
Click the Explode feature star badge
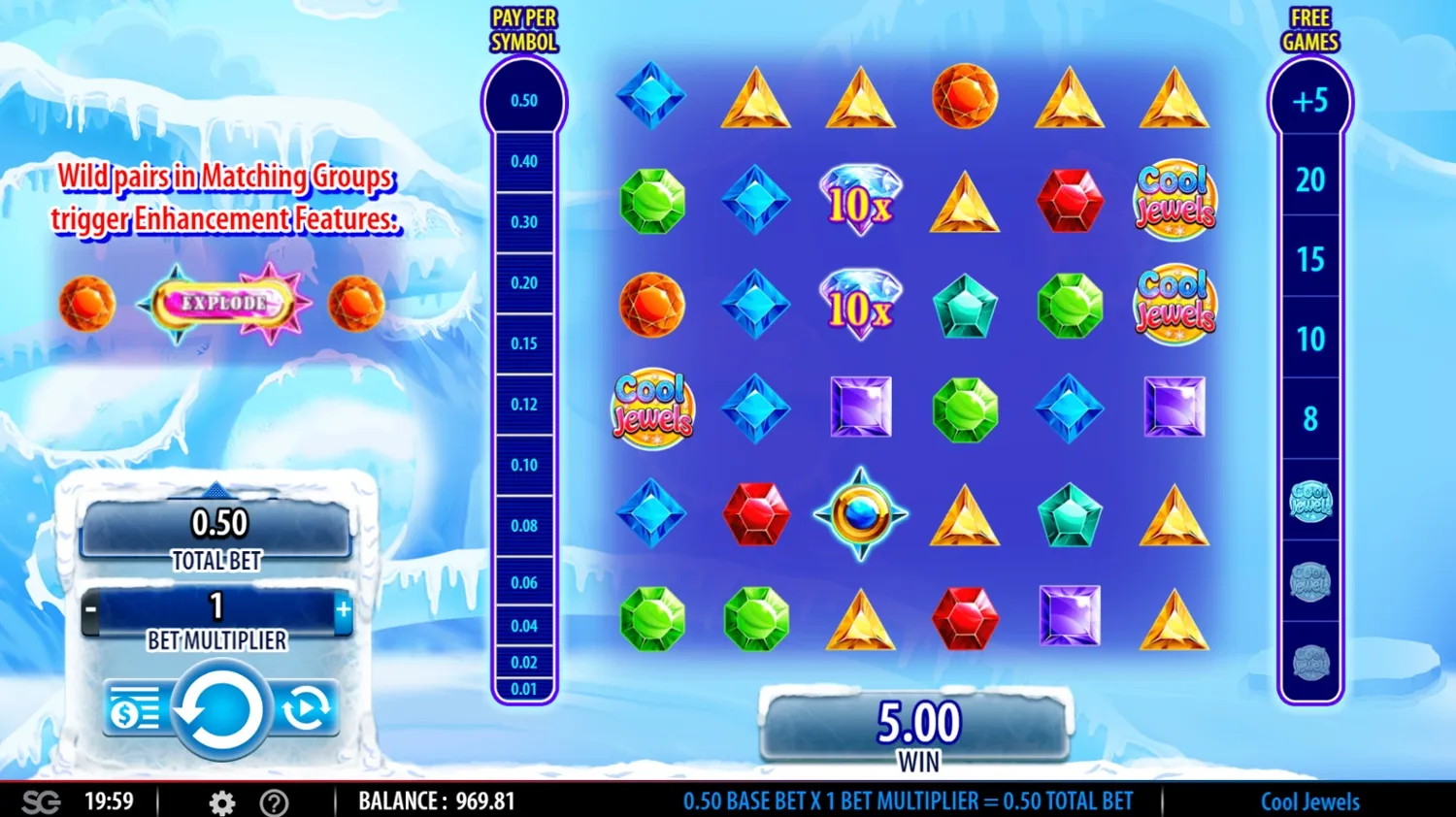(x=221, y=302)
